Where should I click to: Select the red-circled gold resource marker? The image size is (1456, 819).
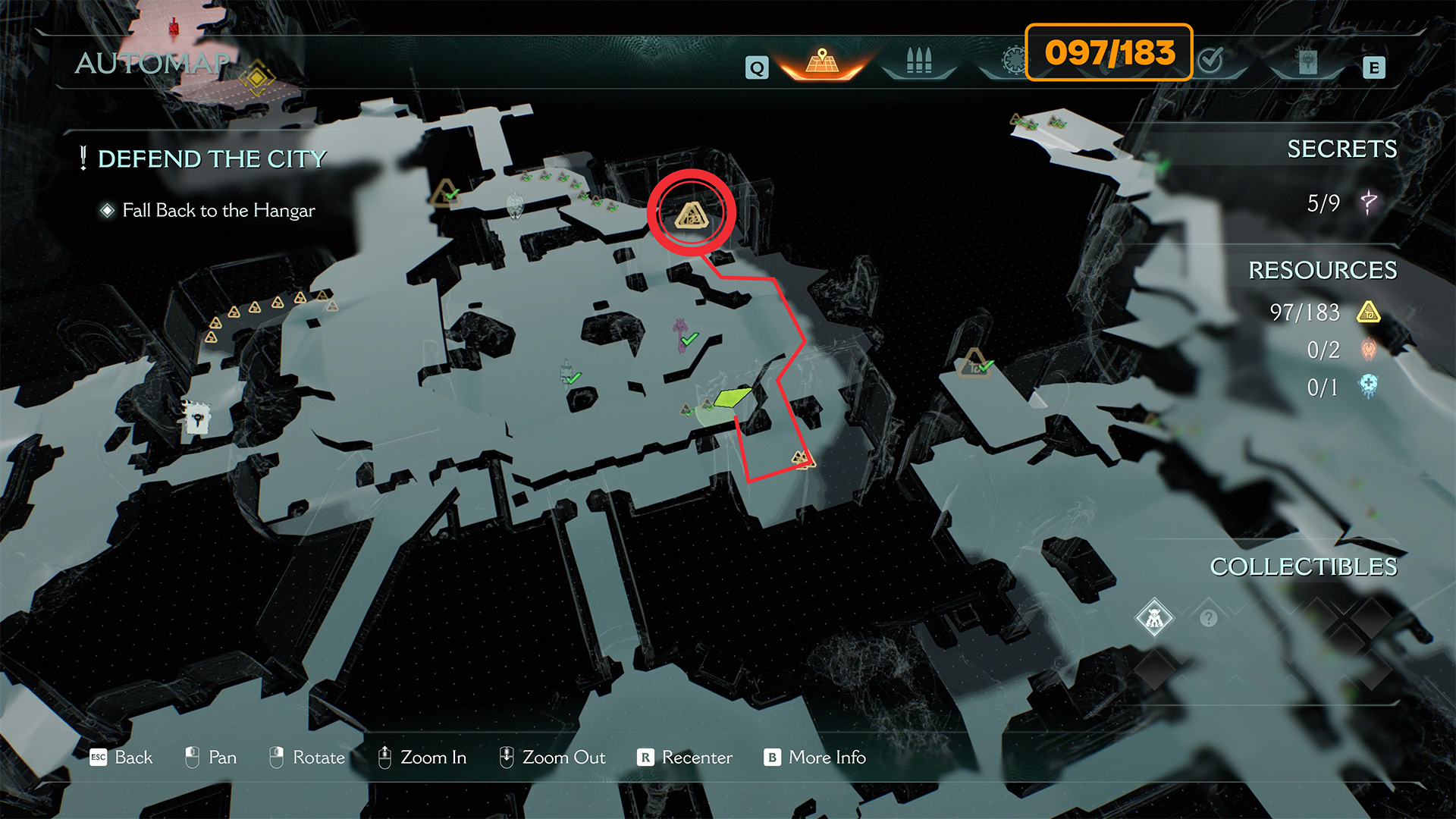pyautogui.click(x=691, y=215)
